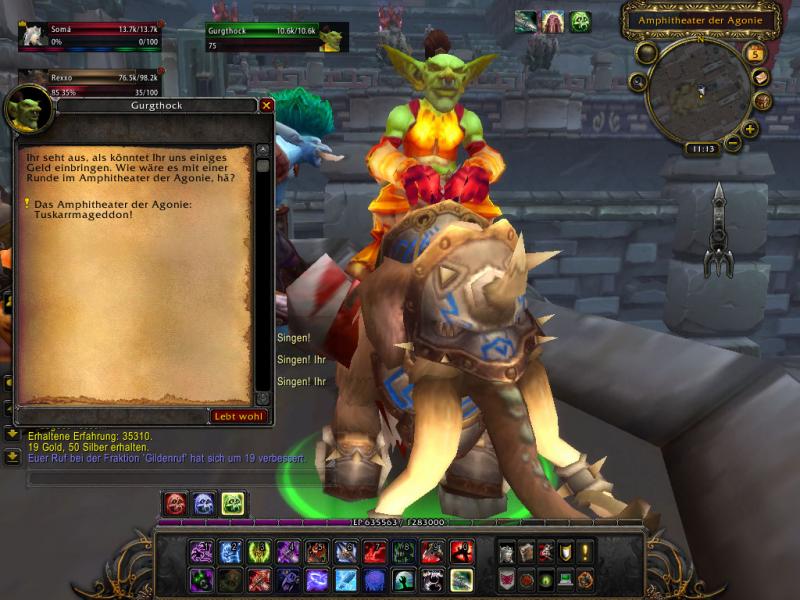Select Somá's player unit frame
Screen dimensions: 800x600
(x=90, y=36)
